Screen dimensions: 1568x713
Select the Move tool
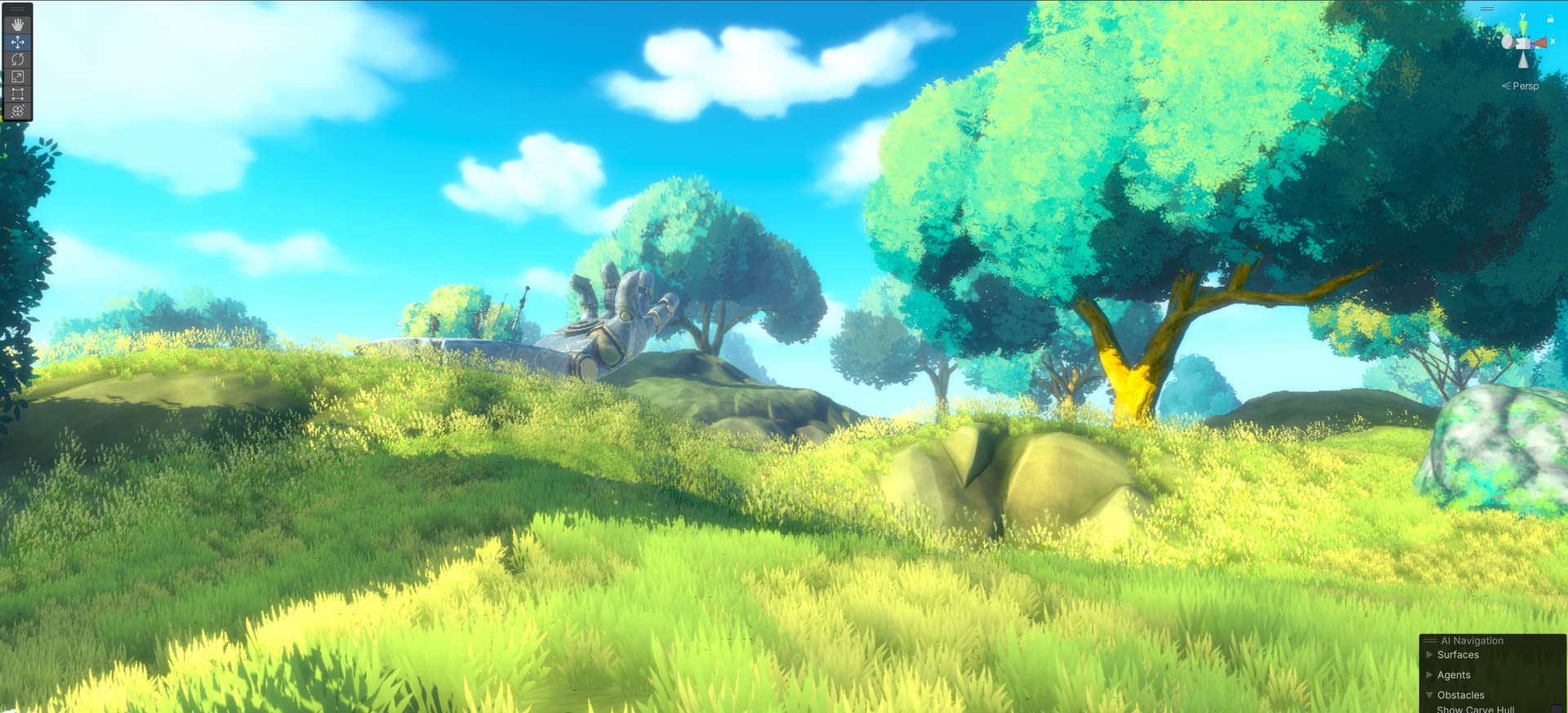[x=18, y=42]
